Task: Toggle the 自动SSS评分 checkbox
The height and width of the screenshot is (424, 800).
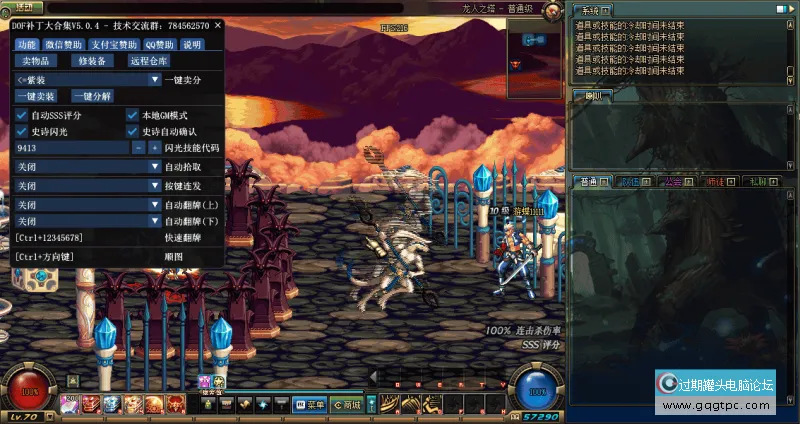Action: 22,115
